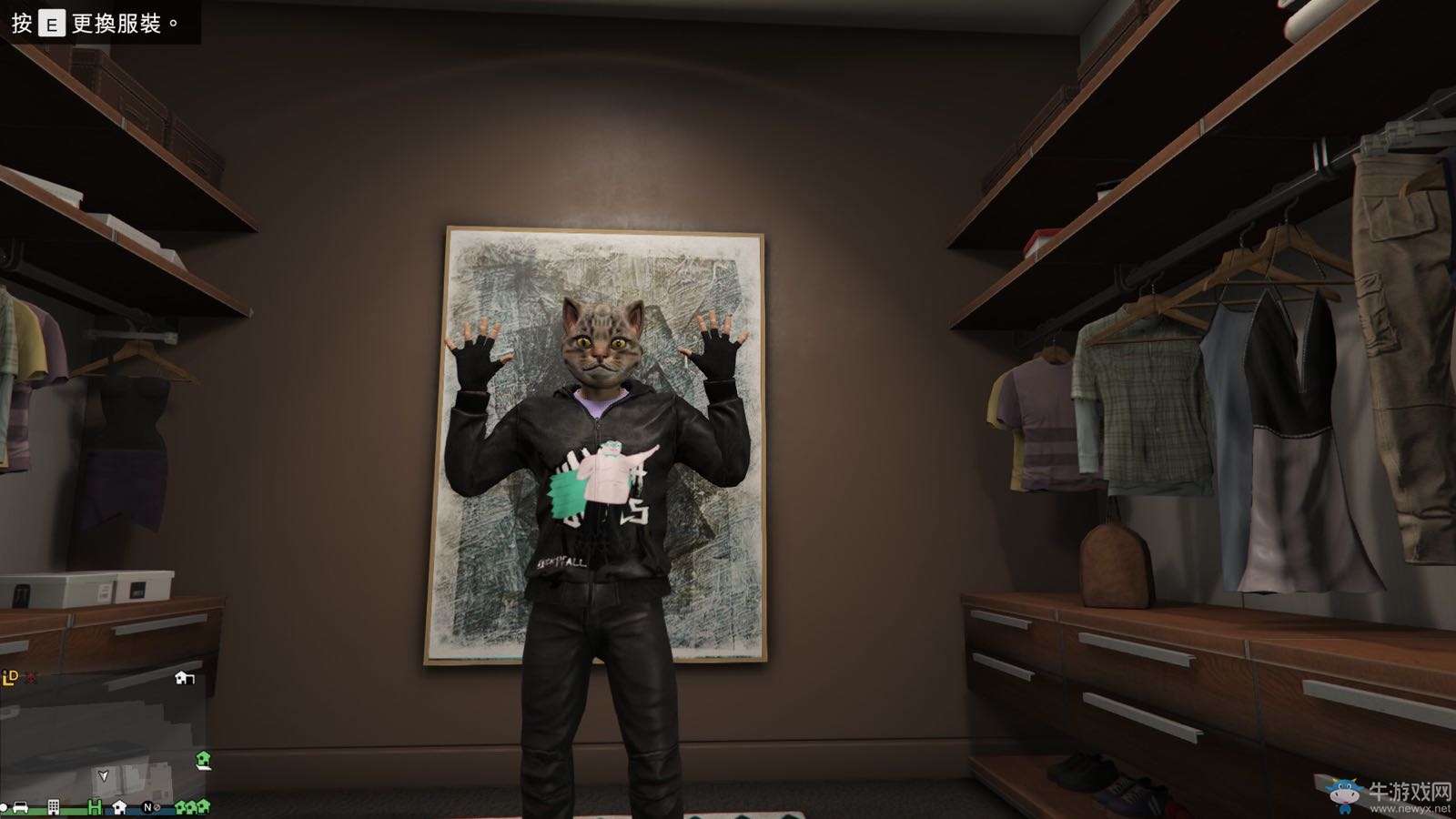The width and height of the screenshot is (1456, 819).
Task: Select the three green house blips
Action: tap(189, 807)
